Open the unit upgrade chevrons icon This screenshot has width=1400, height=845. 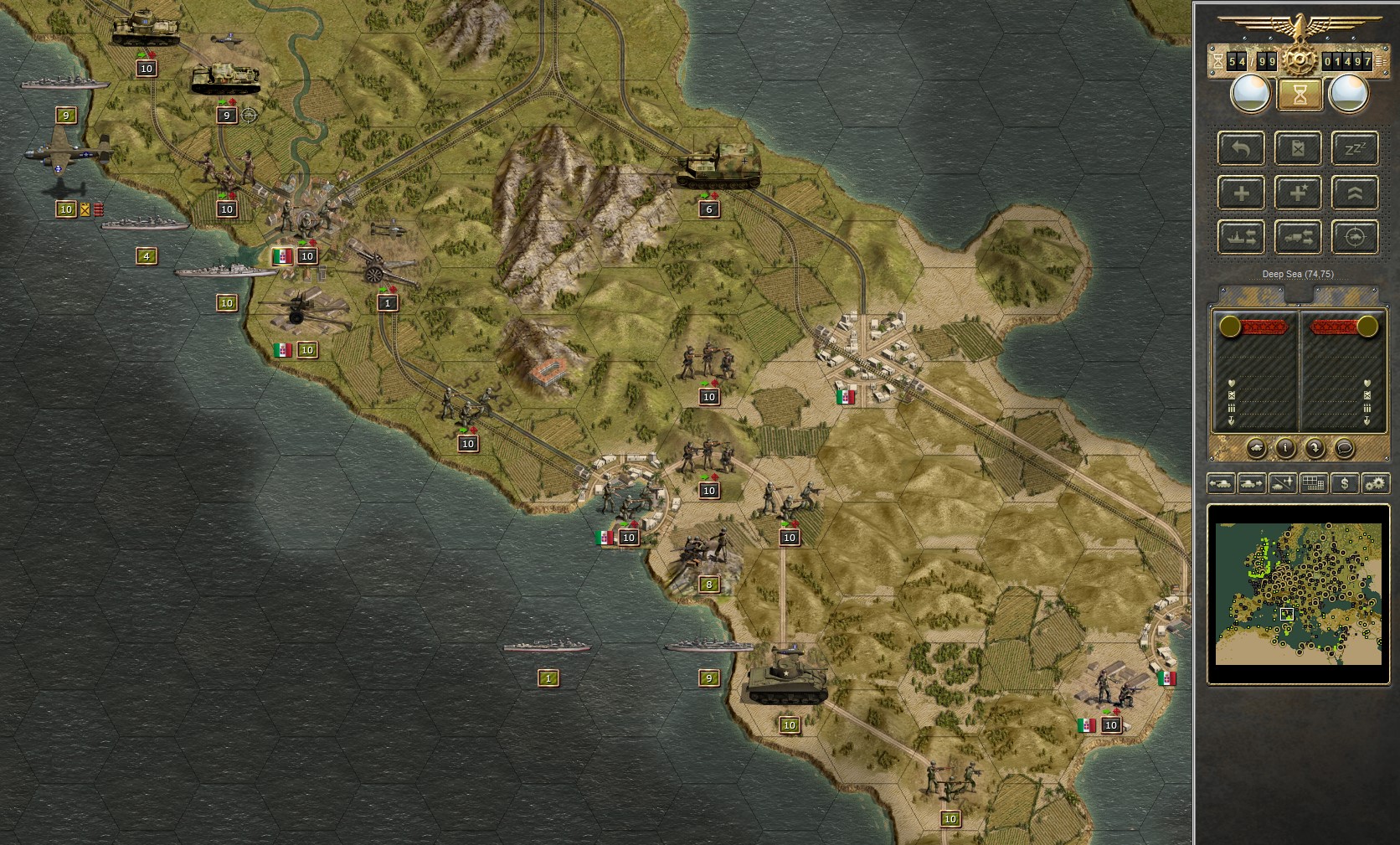click(x=1355, y=193)
